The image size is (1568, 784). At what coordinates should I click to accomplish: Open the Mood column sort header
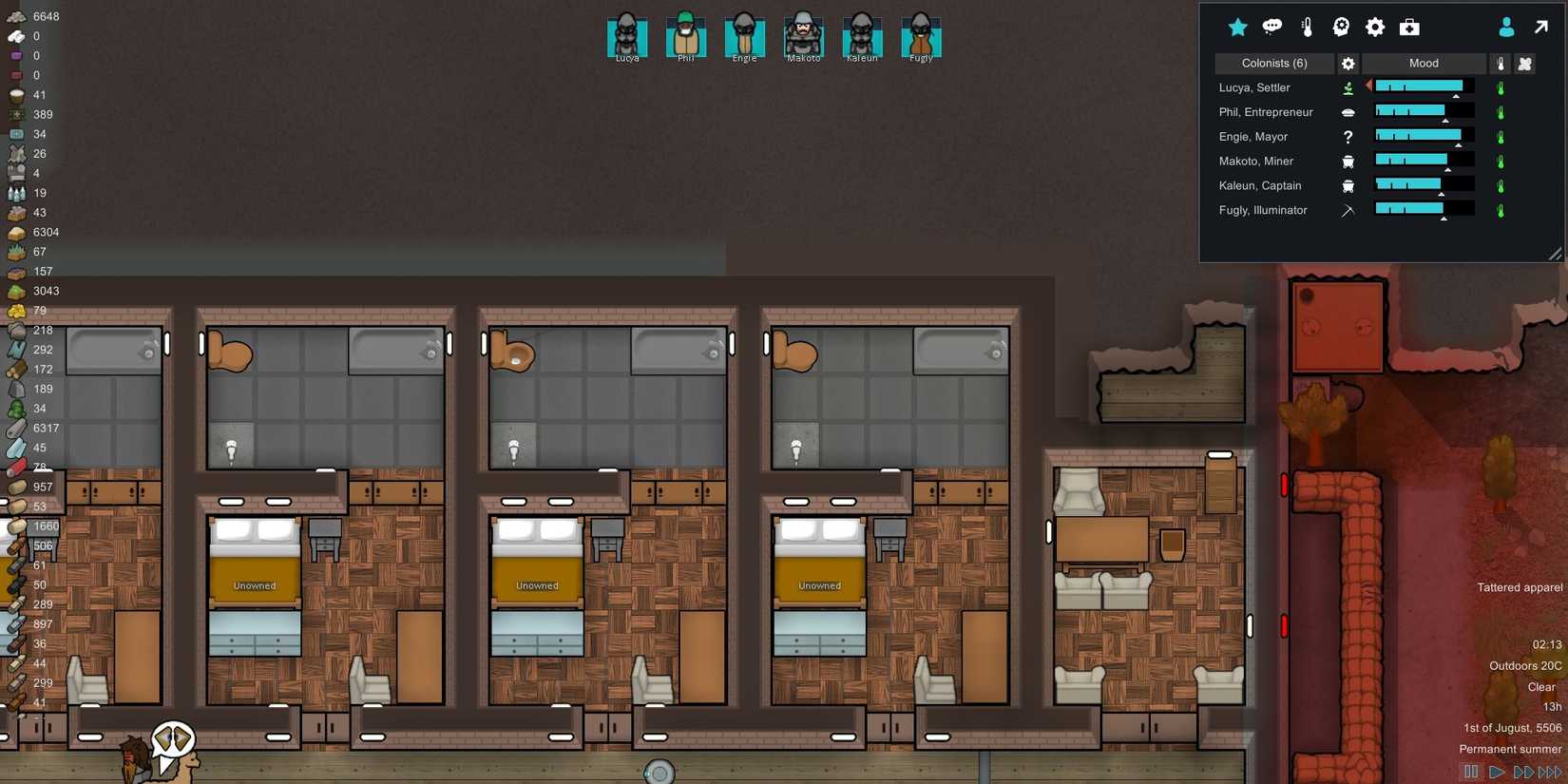pyautogui.click(x=1423, y=63)
